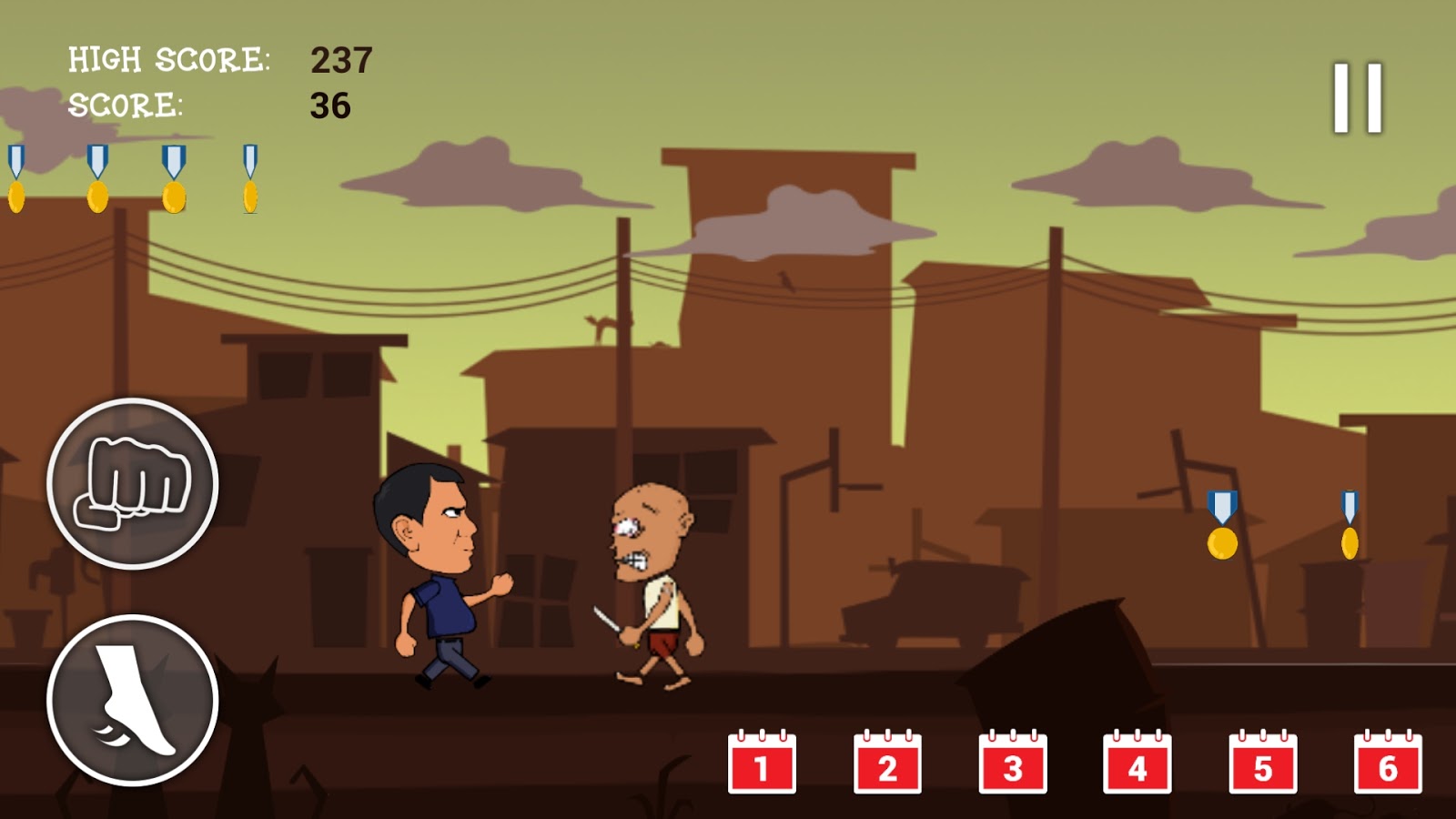
Task: Tap the HIGH SCORE label
Action: (x=168, y=60)
